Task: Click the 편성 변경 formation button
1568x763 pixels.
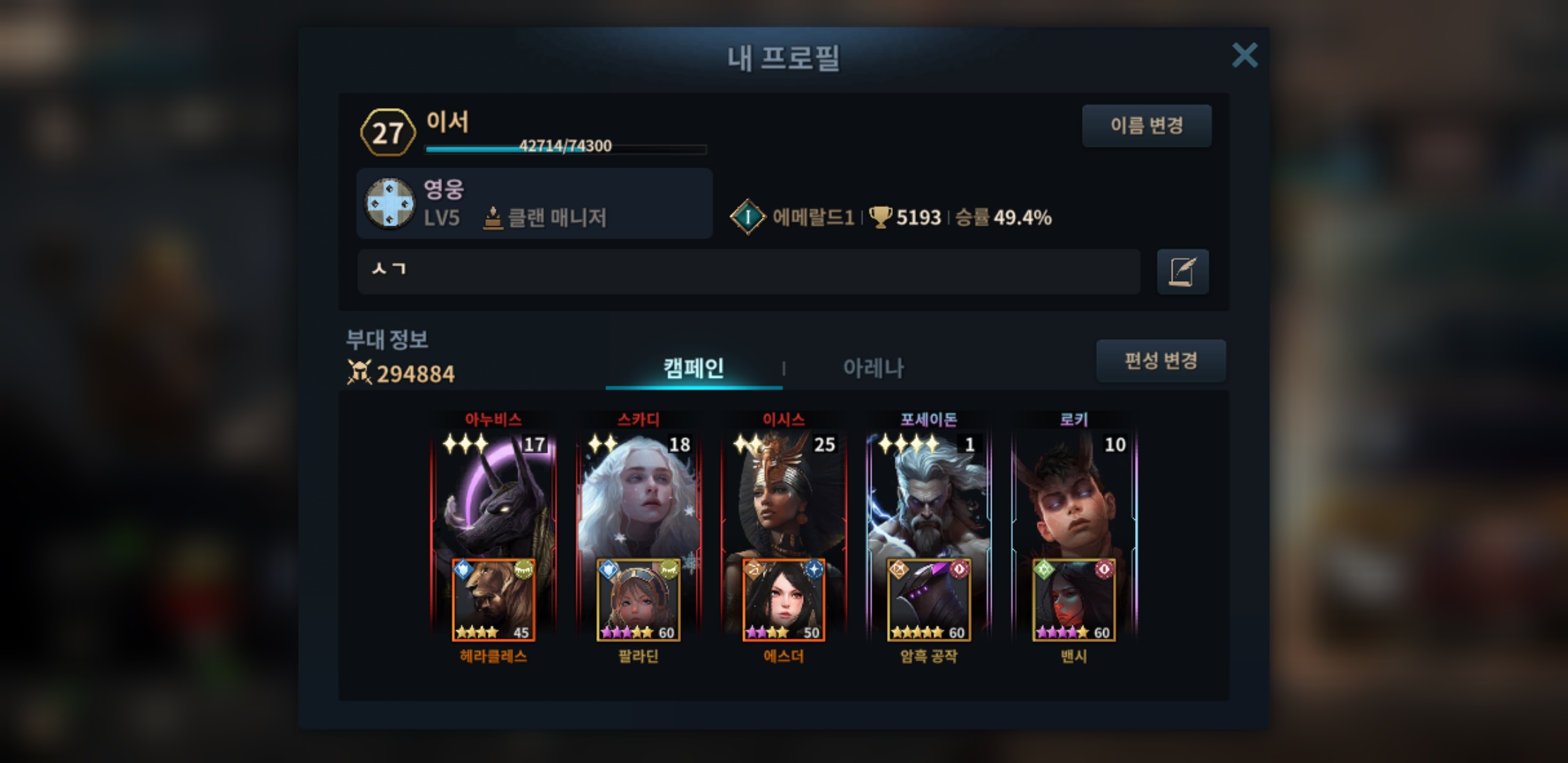Action: tap(1160, 361)
